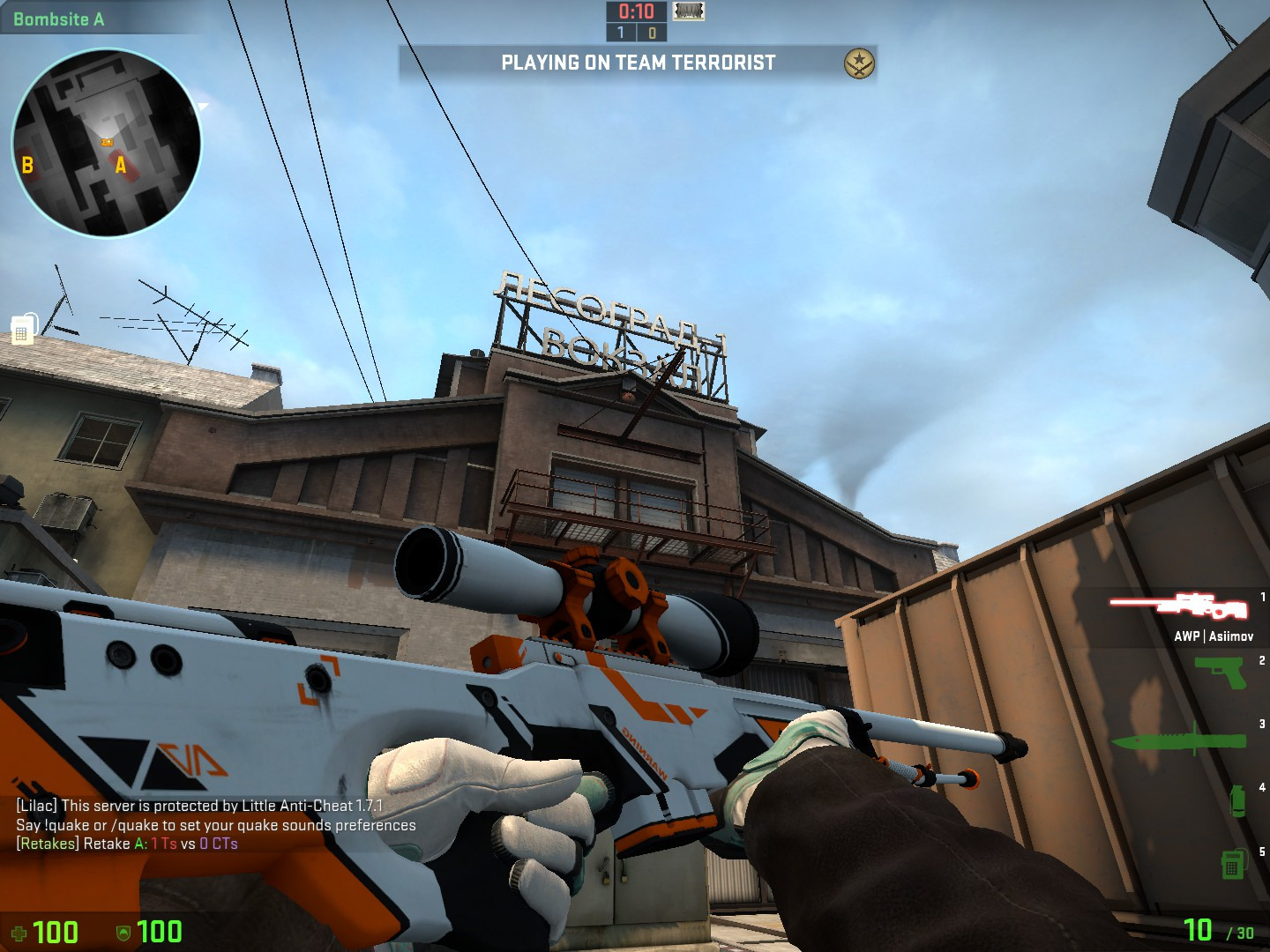This screenshot has height=952, width=1270.
Task: Click the player avatar beside the round timer
Action: click(689, 11)
